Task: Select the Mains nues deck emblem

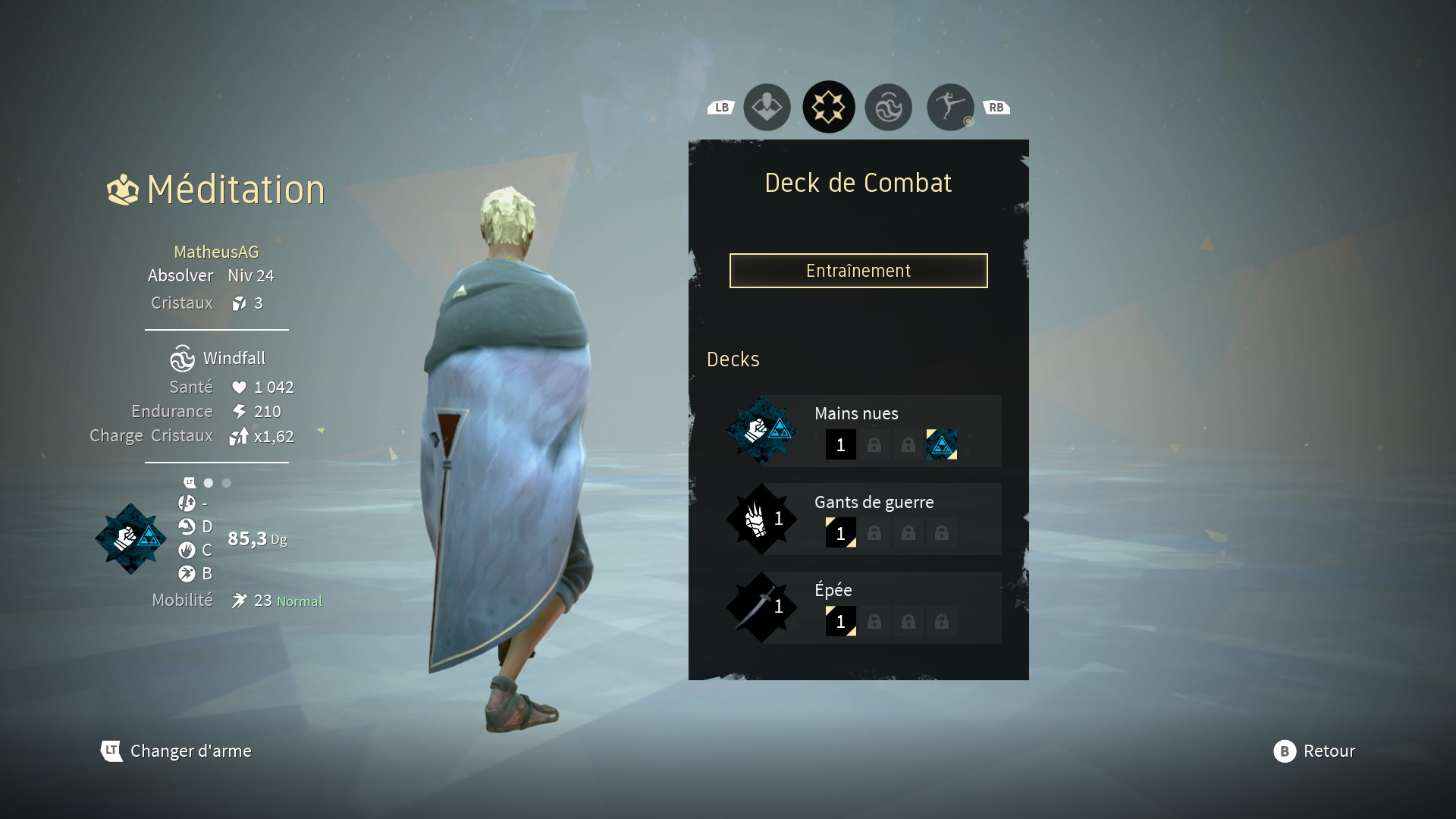Action: point(762,430)
